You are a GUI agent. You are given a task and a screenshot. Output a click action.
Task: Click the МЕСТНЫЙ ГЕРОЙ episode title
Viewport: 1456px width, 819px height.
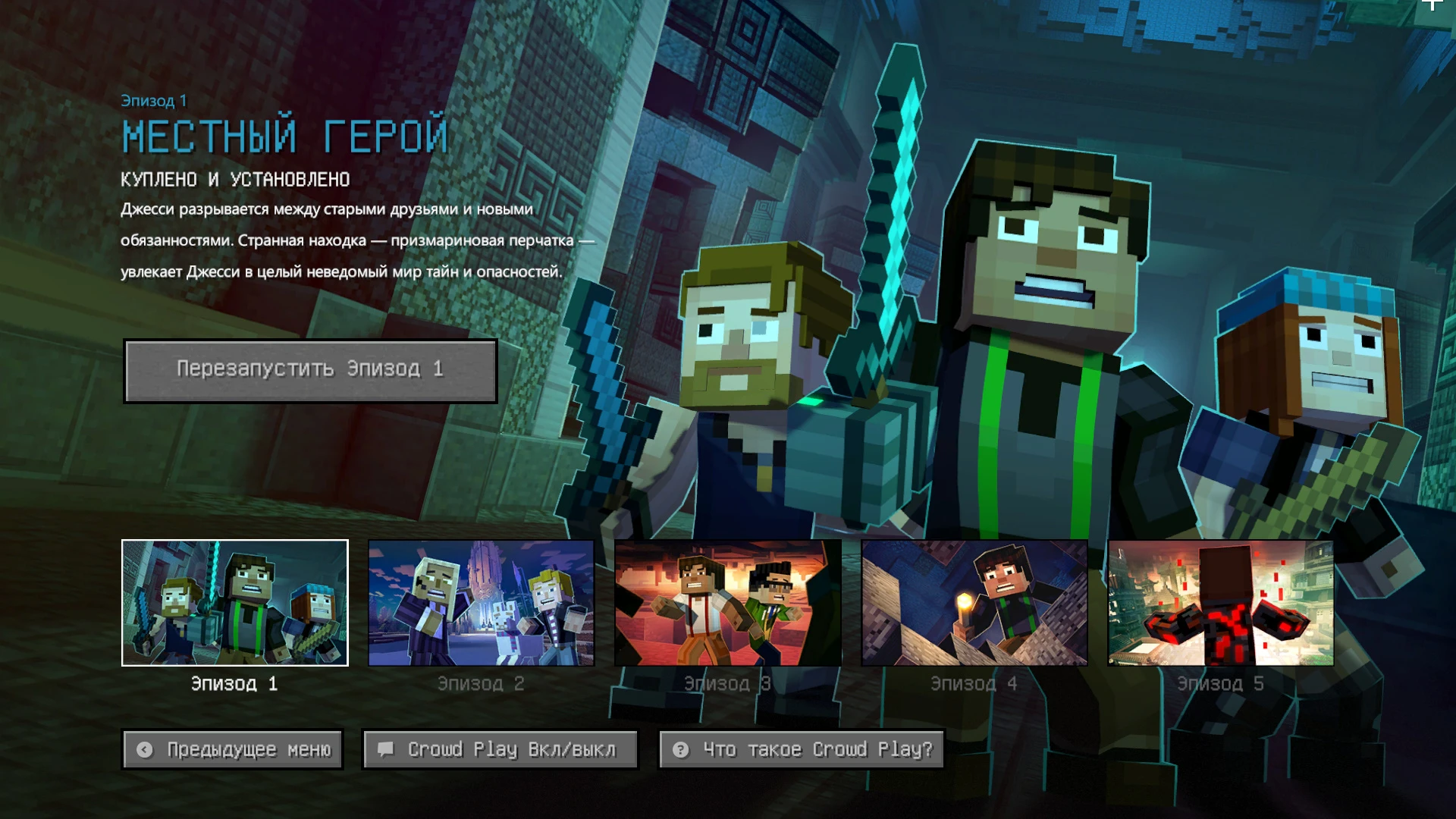tap(284, 136)
